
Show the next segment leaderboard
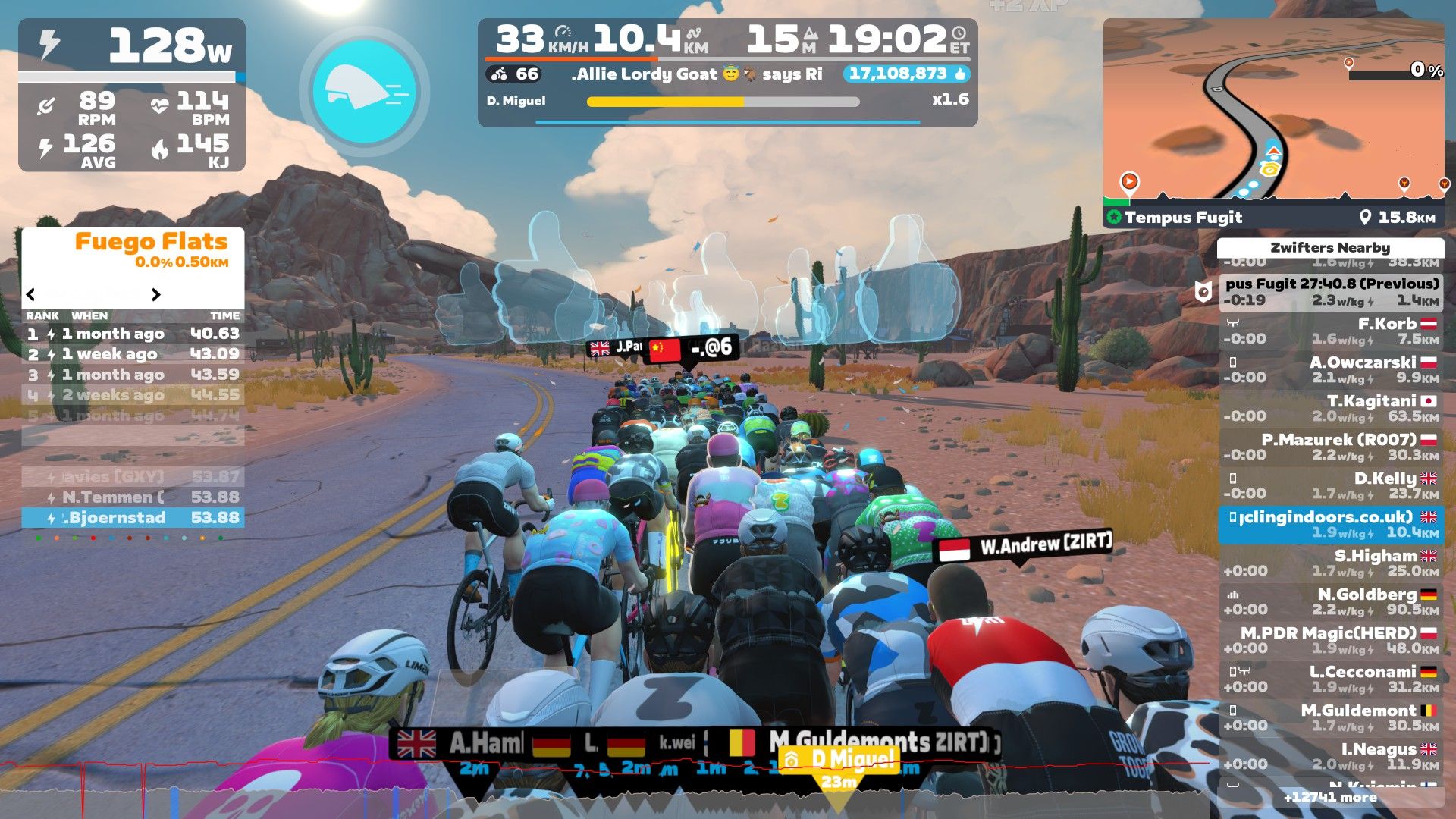[x=156, y=294]
